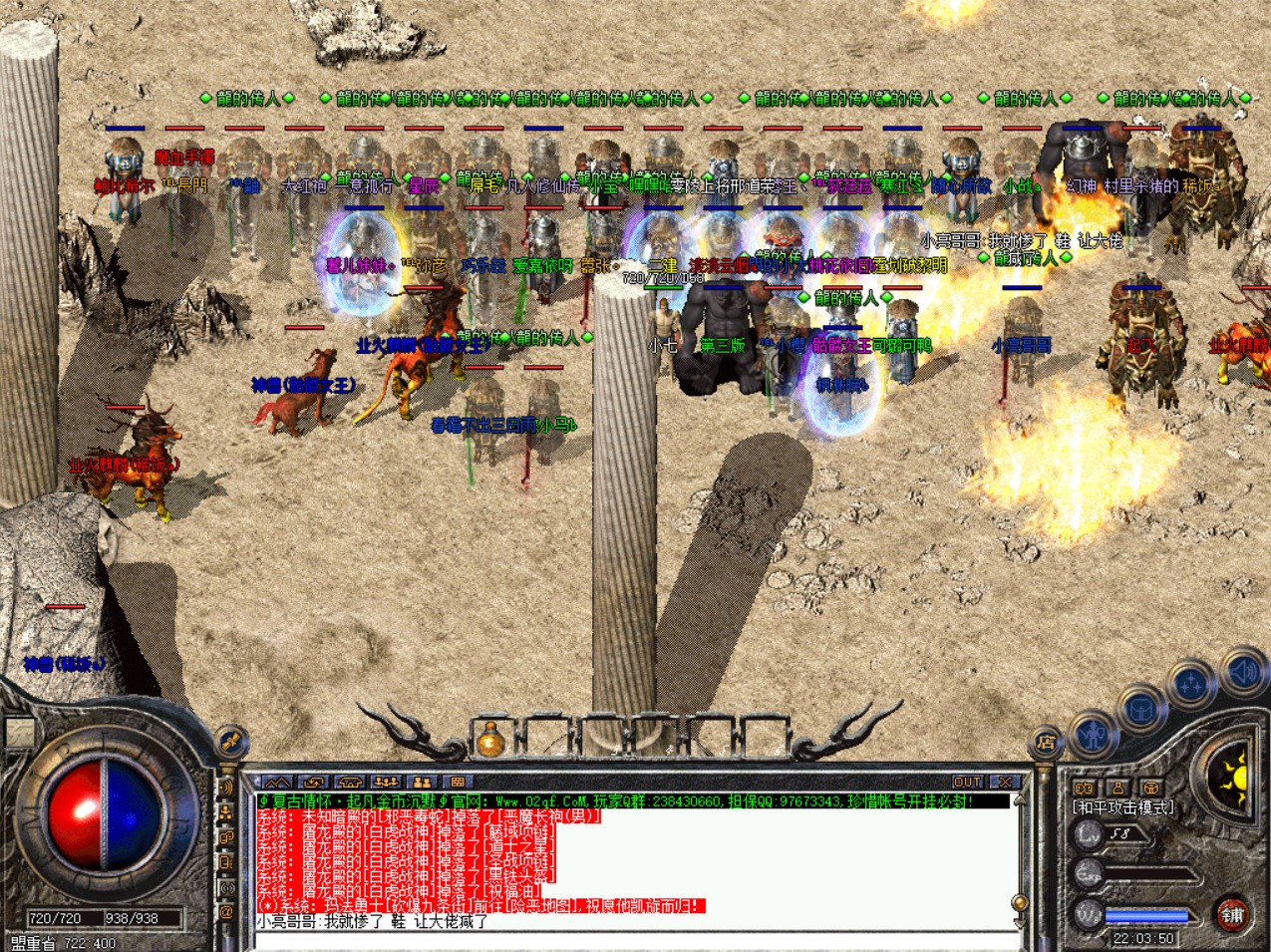Open the three-people group button above chat
Image resolution: width=1271 pixels, height=952 pixels.
(386, 783)
